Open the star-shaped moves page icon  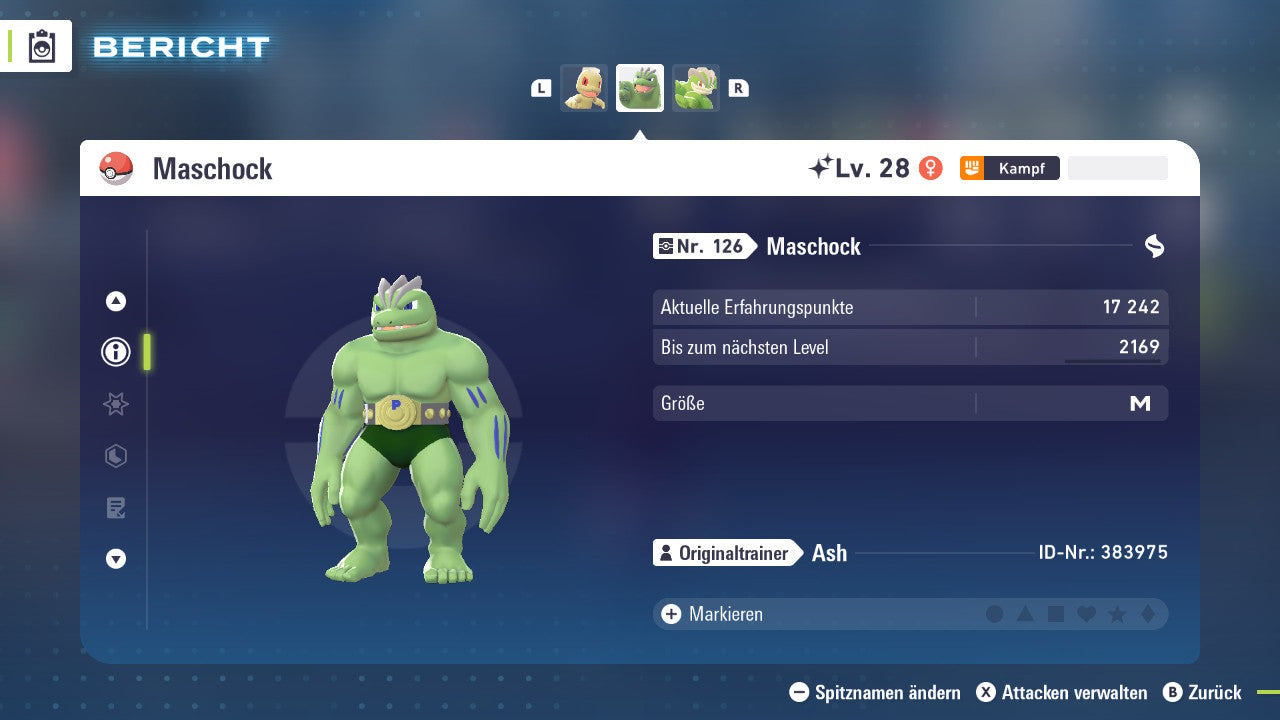coord(116,404)
